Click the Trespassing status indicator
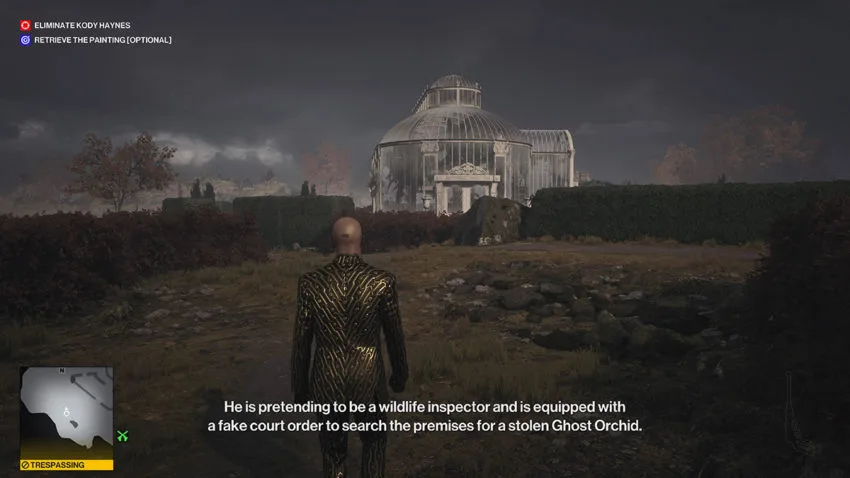 tap(66, 465)
